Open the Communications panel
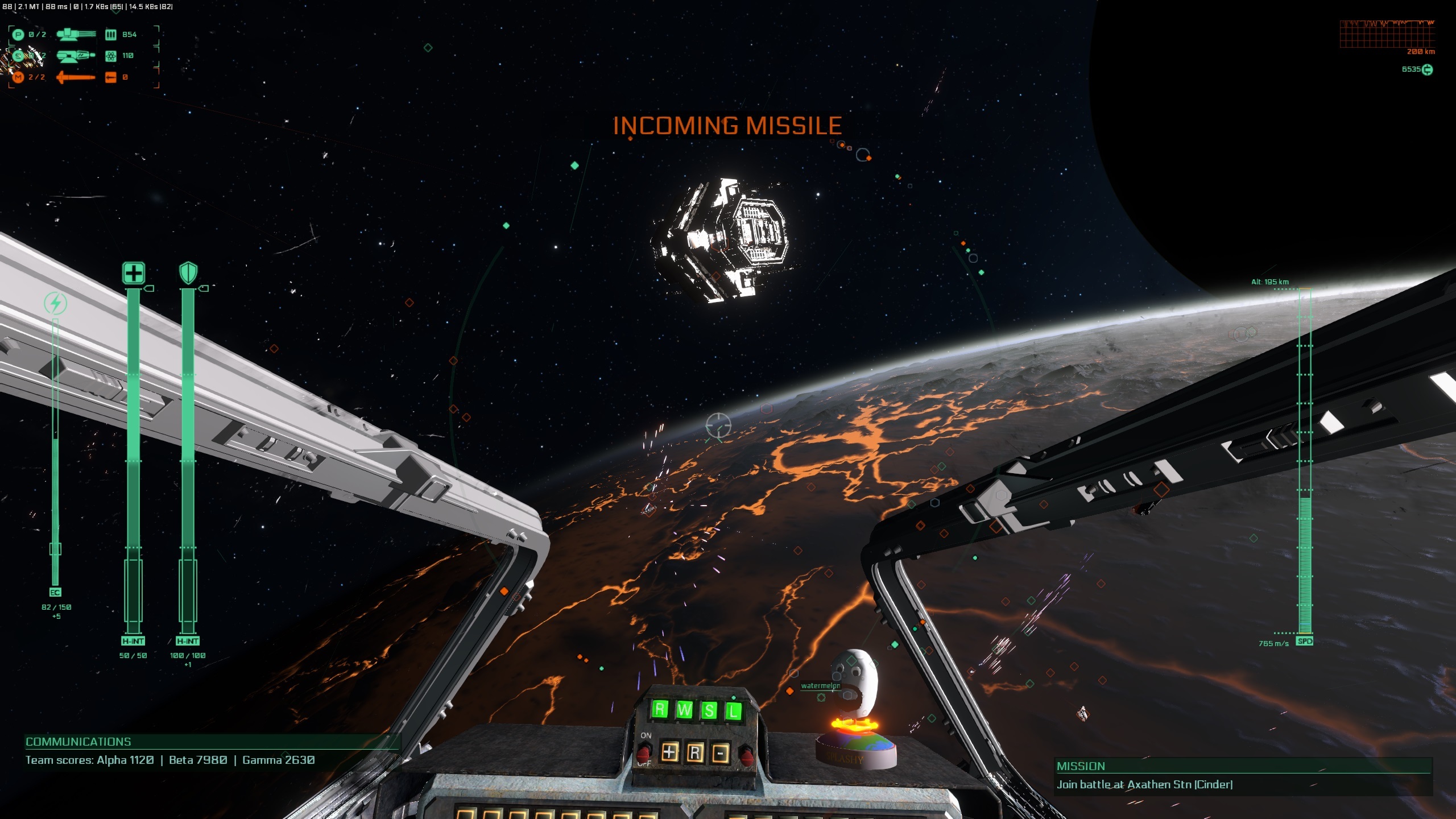Viewport: 1456px width, 819px height. pos(78,742)
